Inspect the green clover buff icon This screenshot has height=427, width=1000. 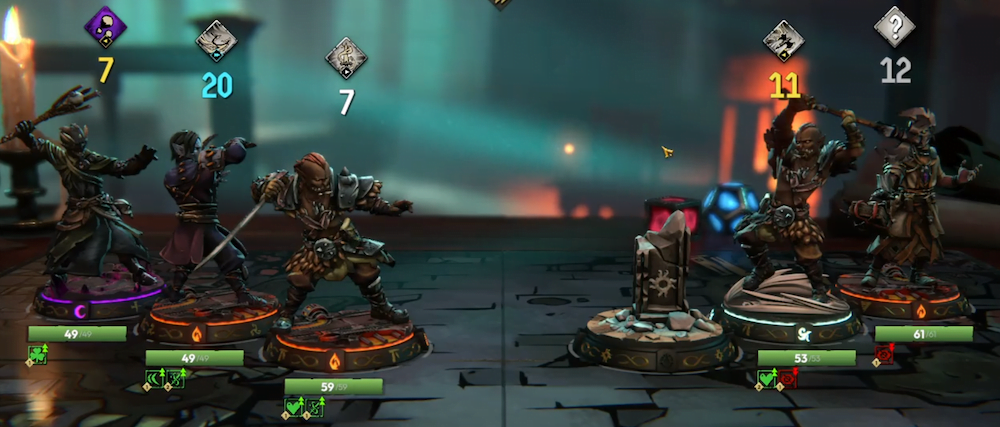(37, 353)
